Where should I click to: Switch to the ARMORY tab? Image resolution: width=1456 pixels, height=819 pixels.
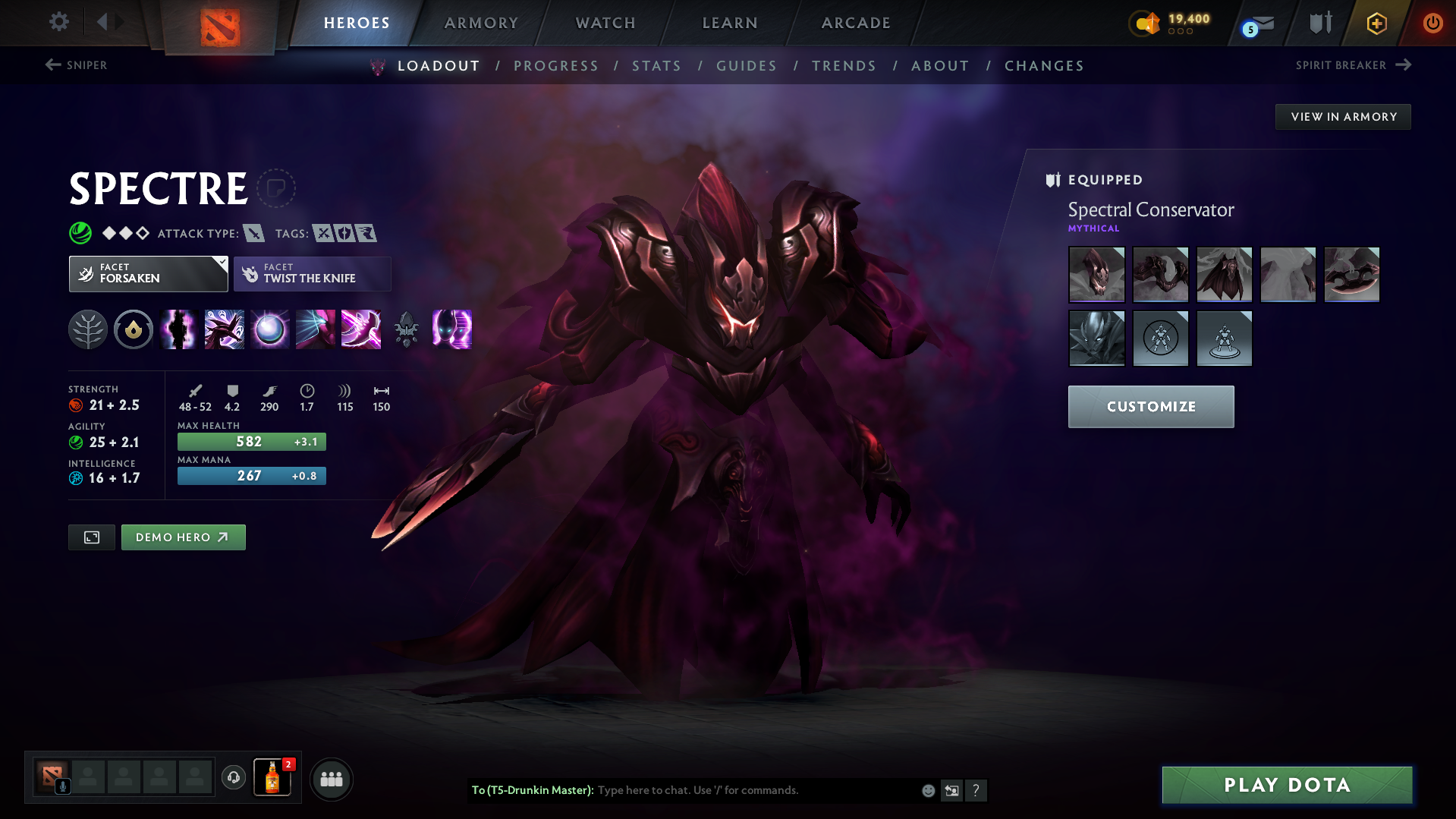pos(481,23)
